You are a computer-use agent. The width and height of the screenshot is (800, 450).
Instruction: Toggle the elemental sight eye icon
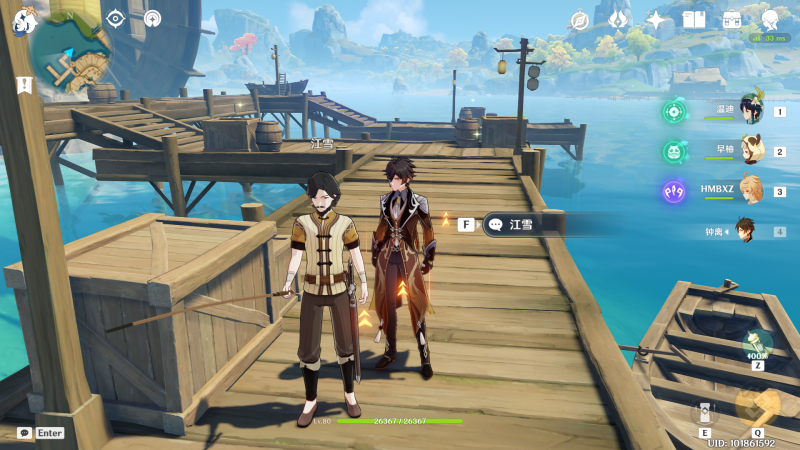click(x=116, y=18)
